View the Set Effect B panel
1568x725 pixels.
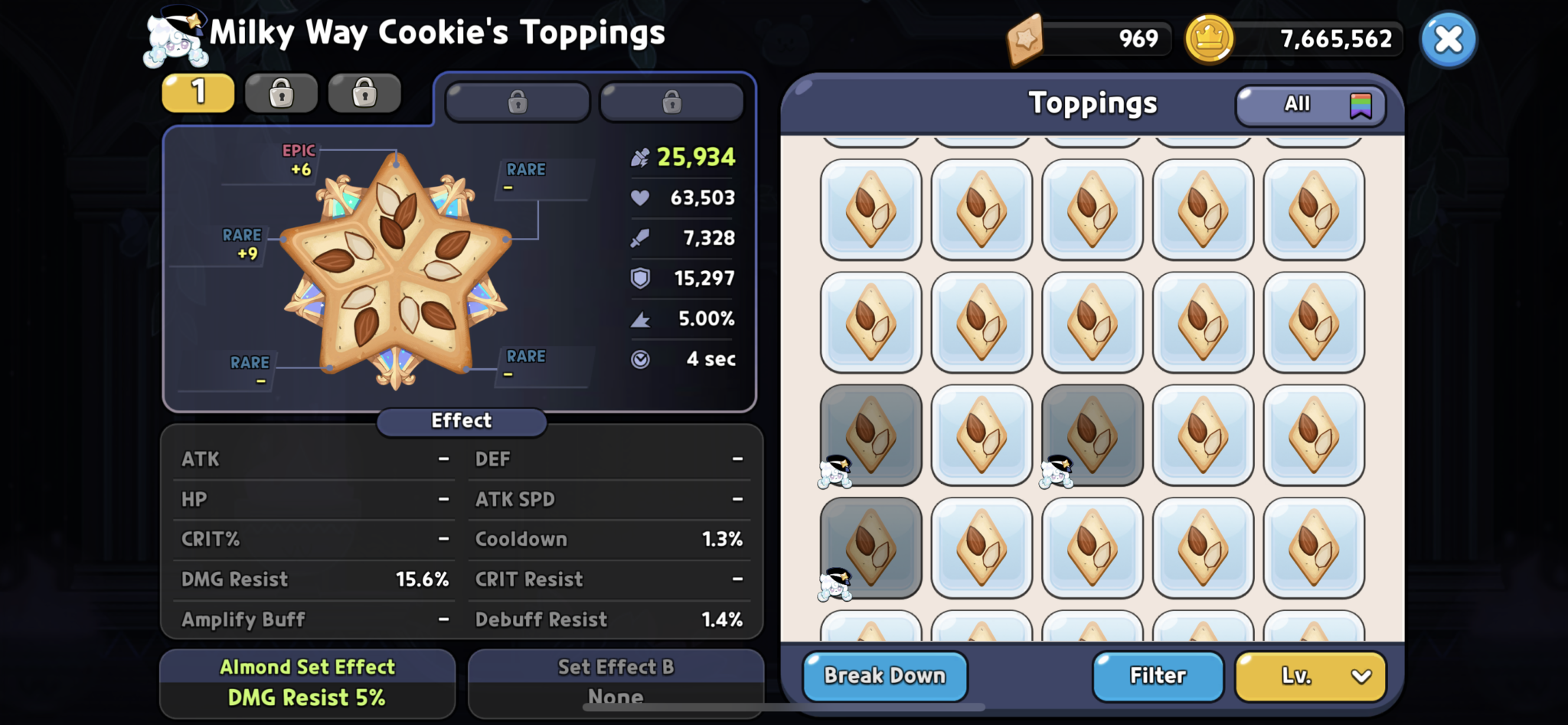click(x=616, y=683)
